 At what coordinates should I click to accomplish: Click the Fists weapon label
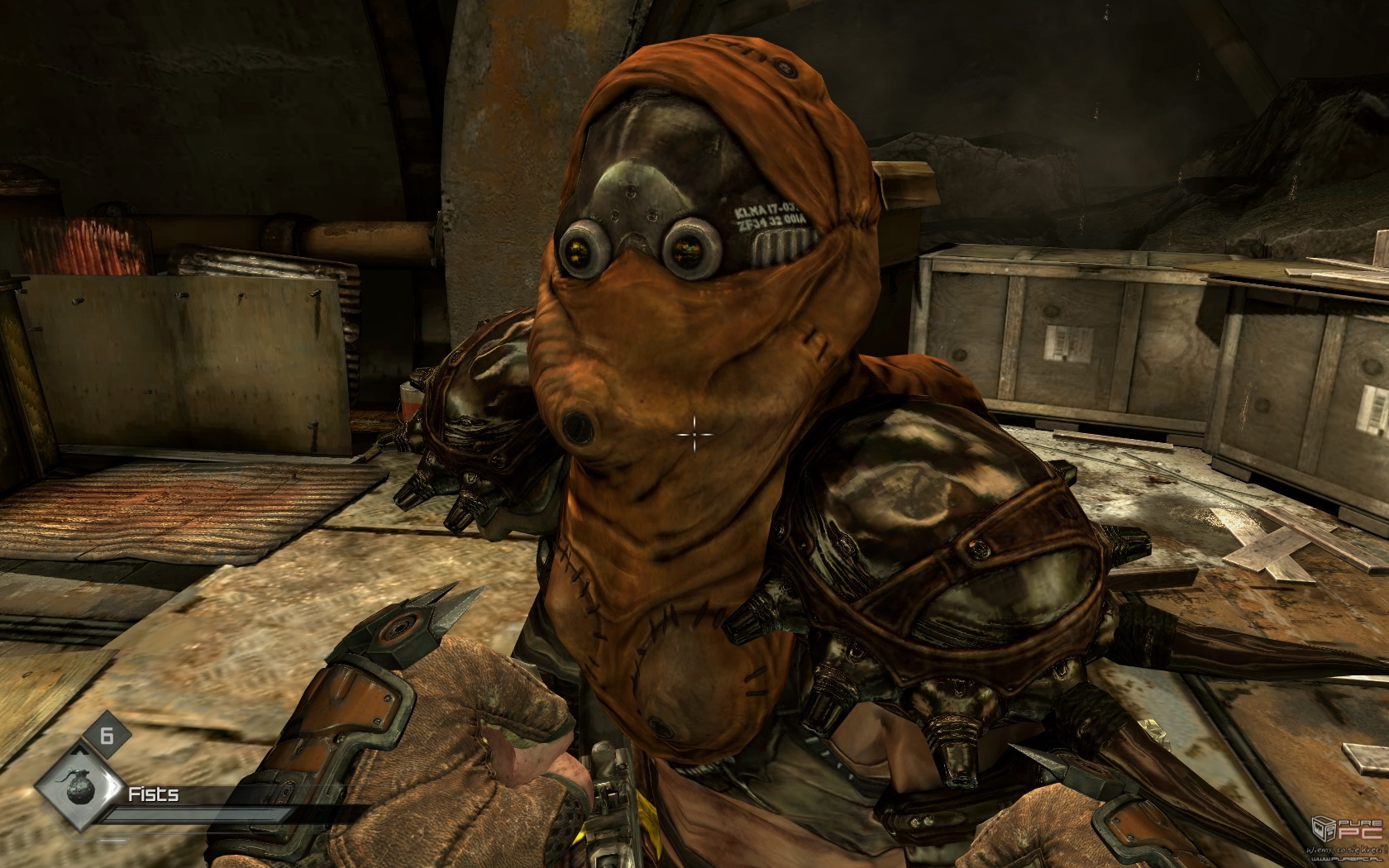coord(153,795)
